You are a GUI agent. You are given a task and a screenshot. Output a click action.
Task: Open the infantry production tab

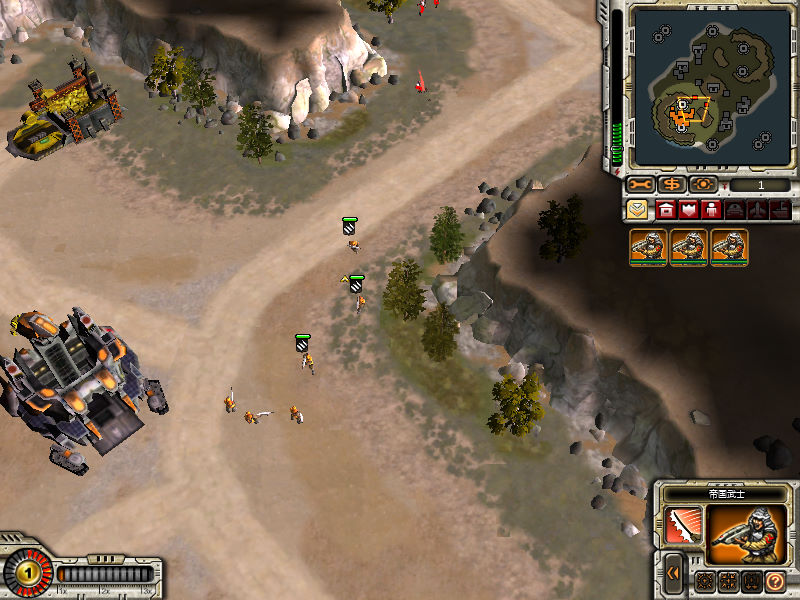711,210
